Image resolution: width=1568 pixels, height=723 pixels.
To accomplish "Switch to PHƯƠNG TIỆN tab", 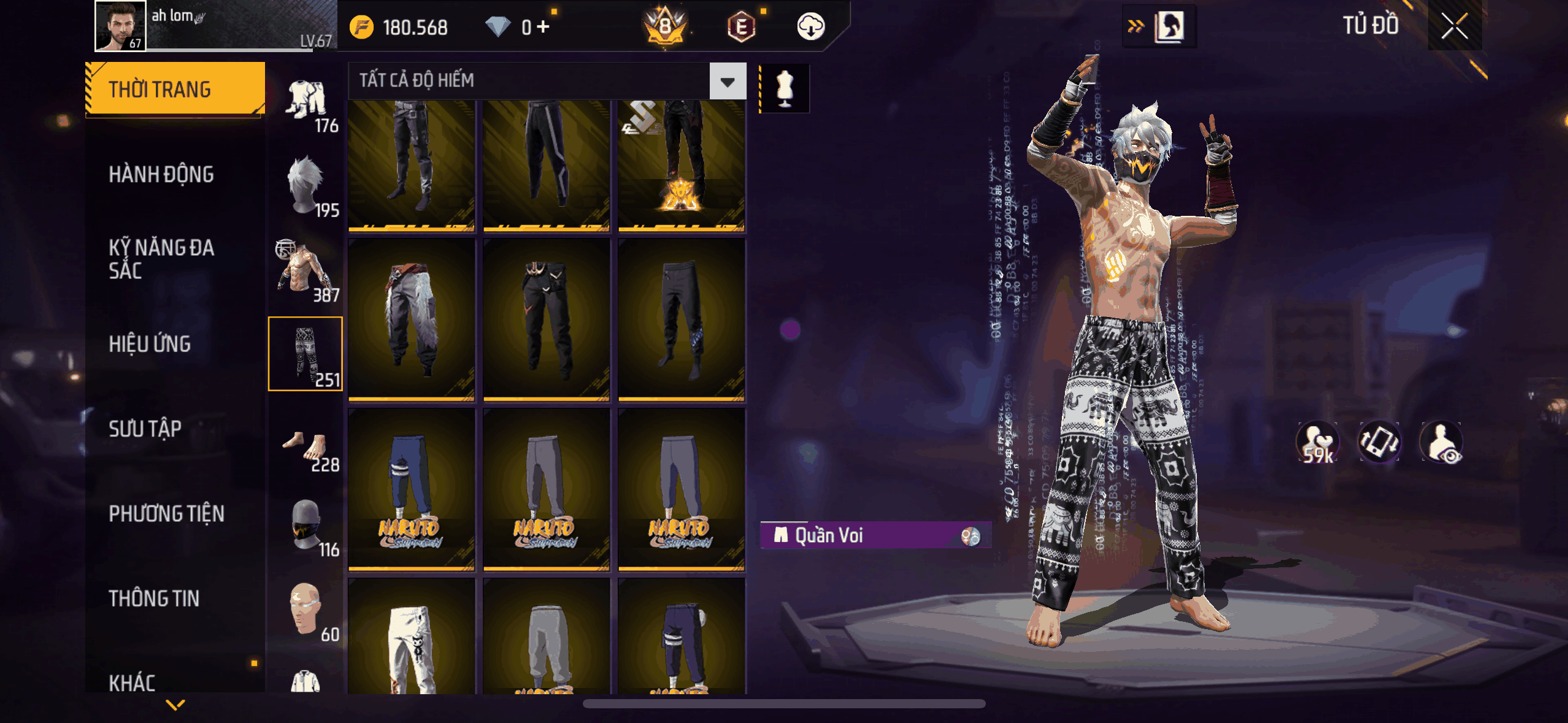I will pyautogui.click(x=166, y=514).
